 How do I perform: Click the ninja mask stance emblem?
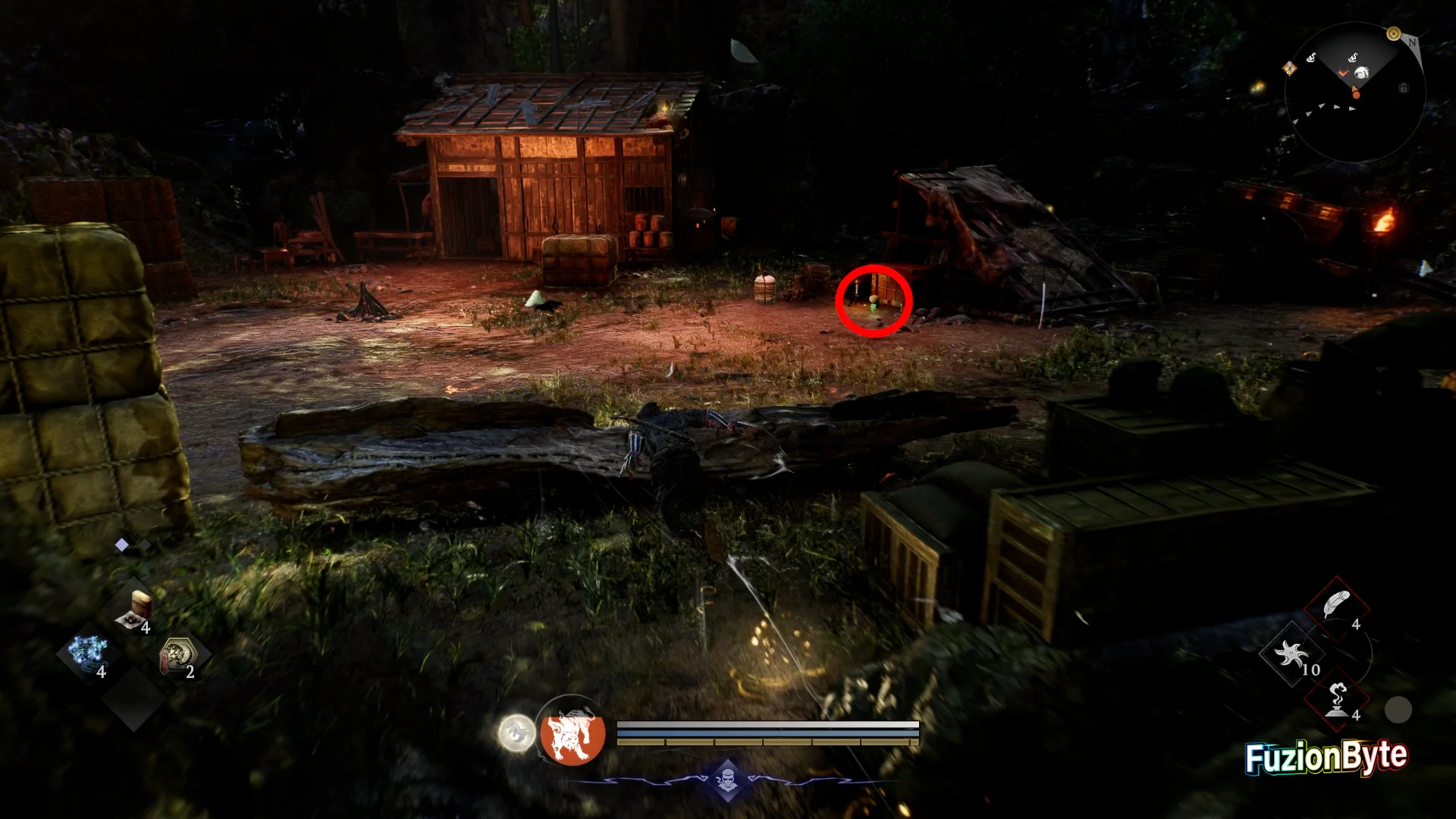728,779
